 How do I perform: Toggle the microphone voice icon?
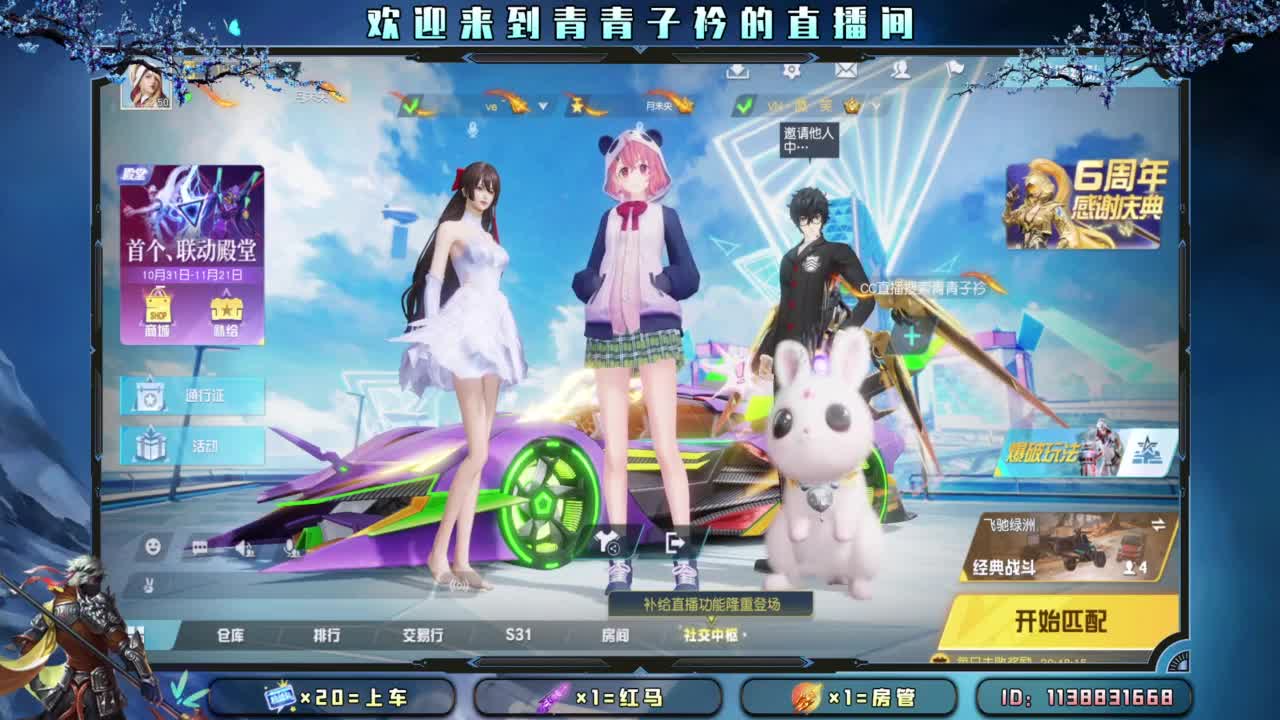click(289, 548)
